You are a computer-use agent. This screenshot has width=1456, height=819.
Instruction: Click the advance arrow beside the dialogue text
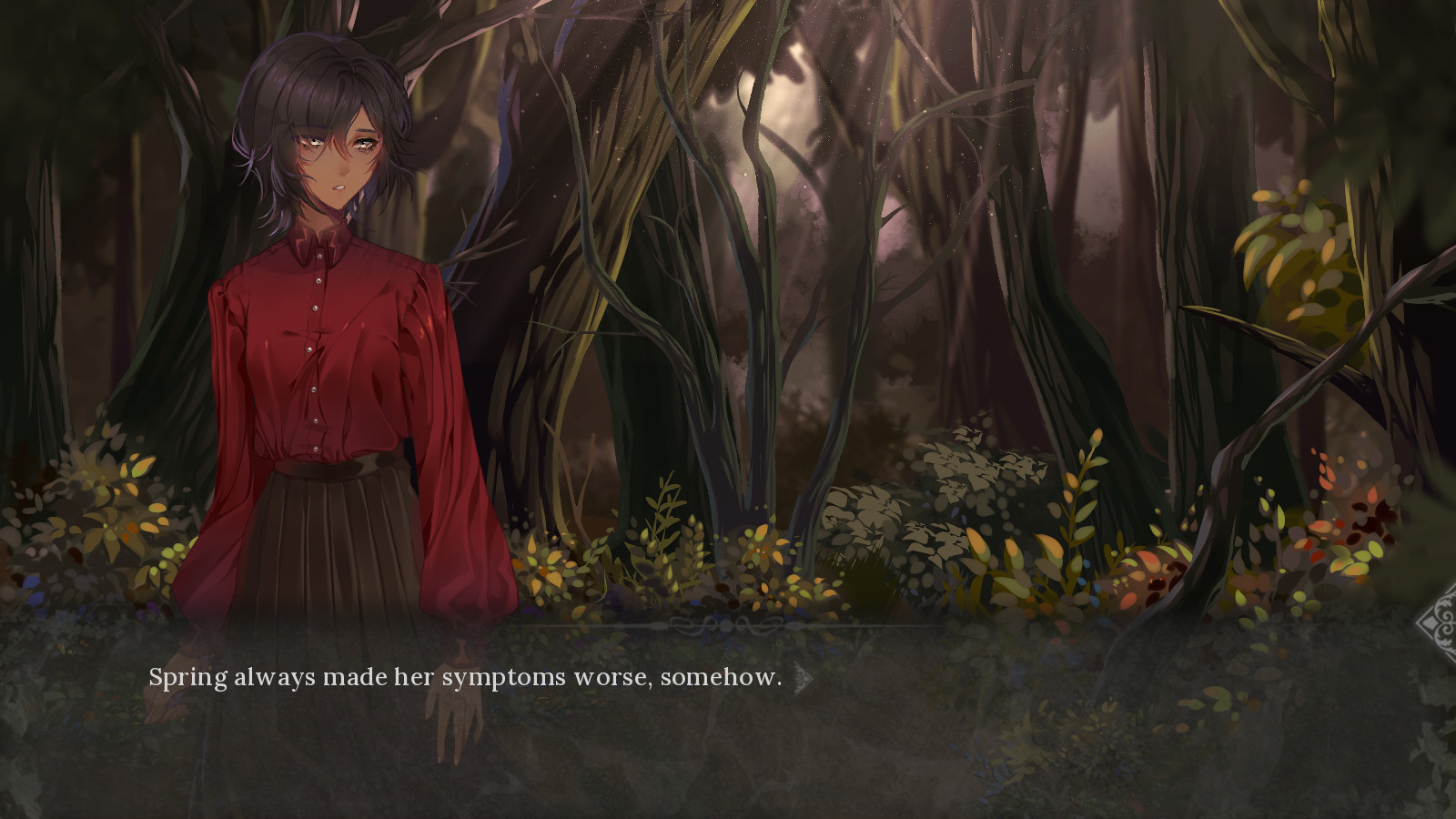pos(803,678)
